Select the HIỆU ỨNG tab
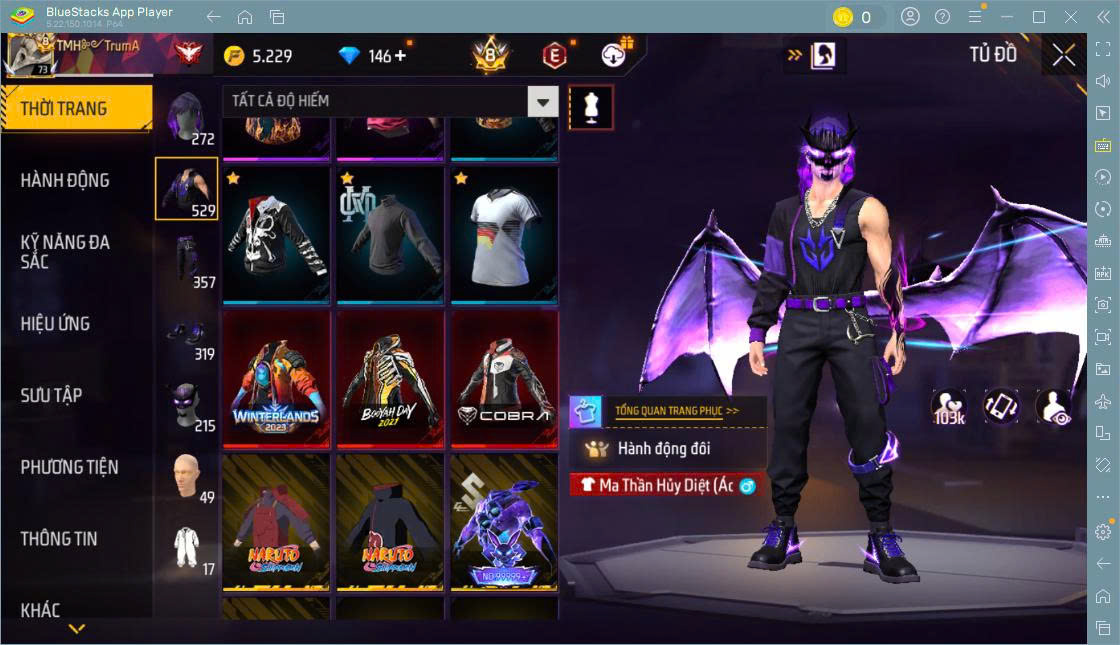Viewport: 1120px width, 645px height. coord(55,323)
